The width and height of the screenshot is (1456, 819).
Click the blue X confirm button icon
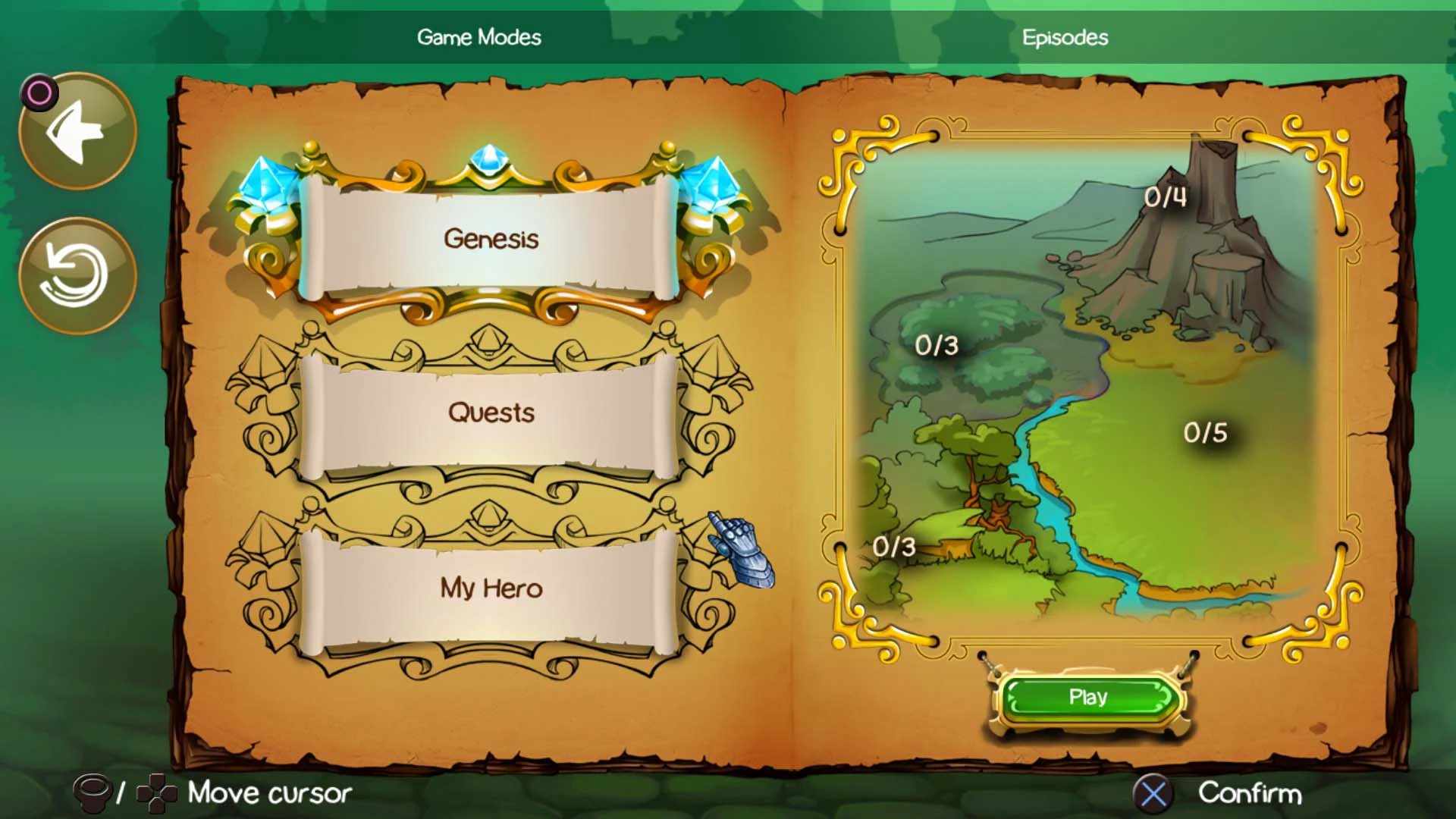point(1153,793)
